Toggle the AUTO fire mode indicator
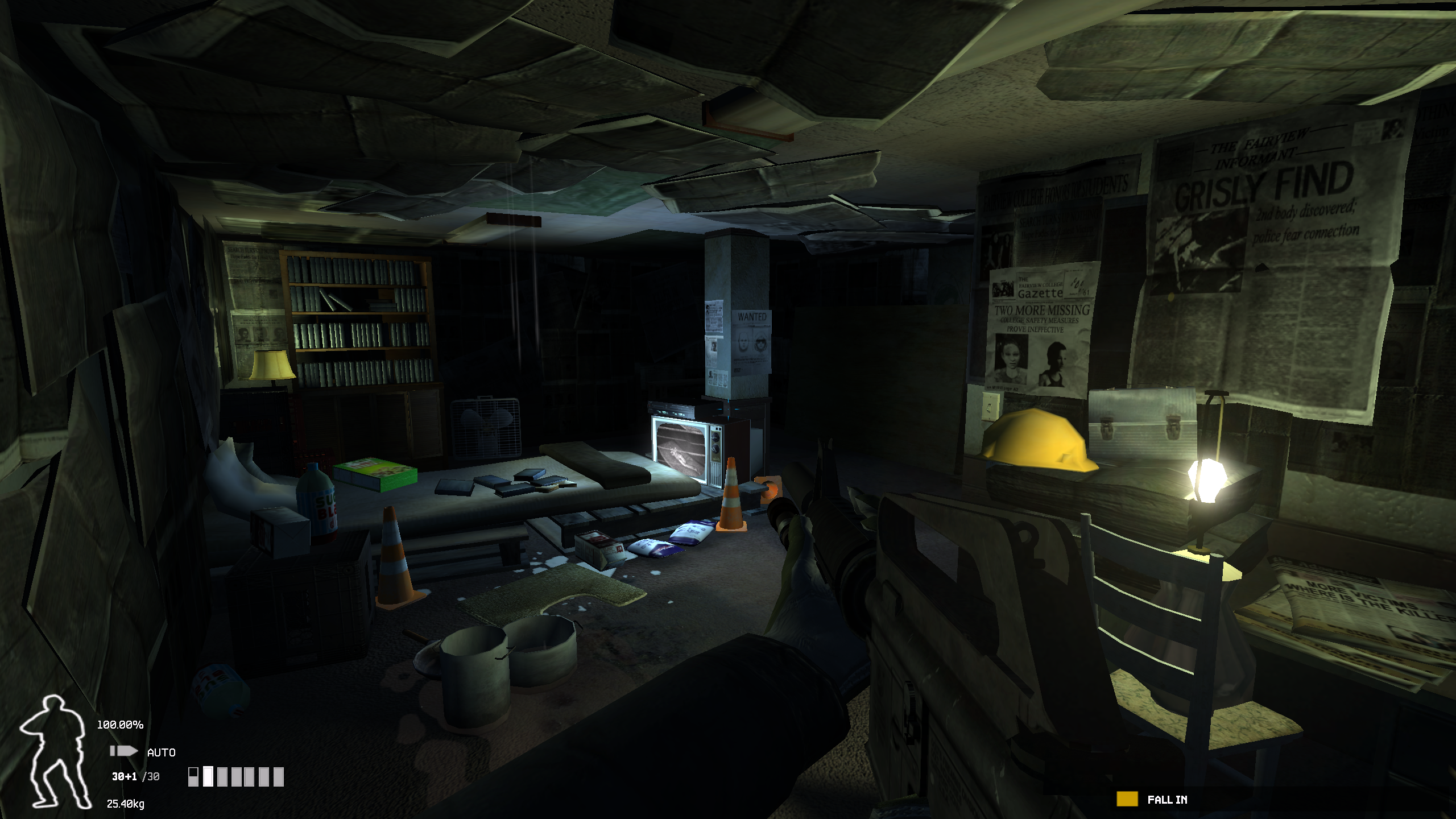 tap(161, 752)
